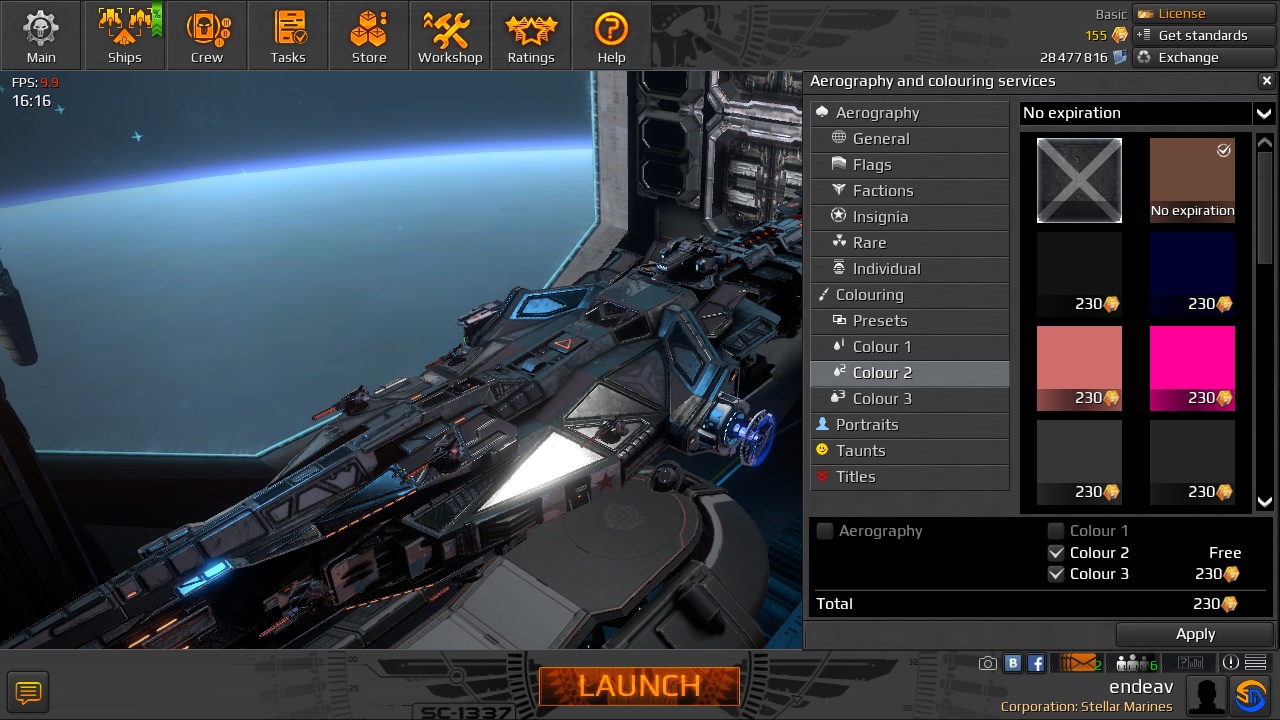This screenshot has width=1280, height=720.
Task: Disable the Colour 2 checkbox
Action: pyautogui.click(x=1056, y=552)
